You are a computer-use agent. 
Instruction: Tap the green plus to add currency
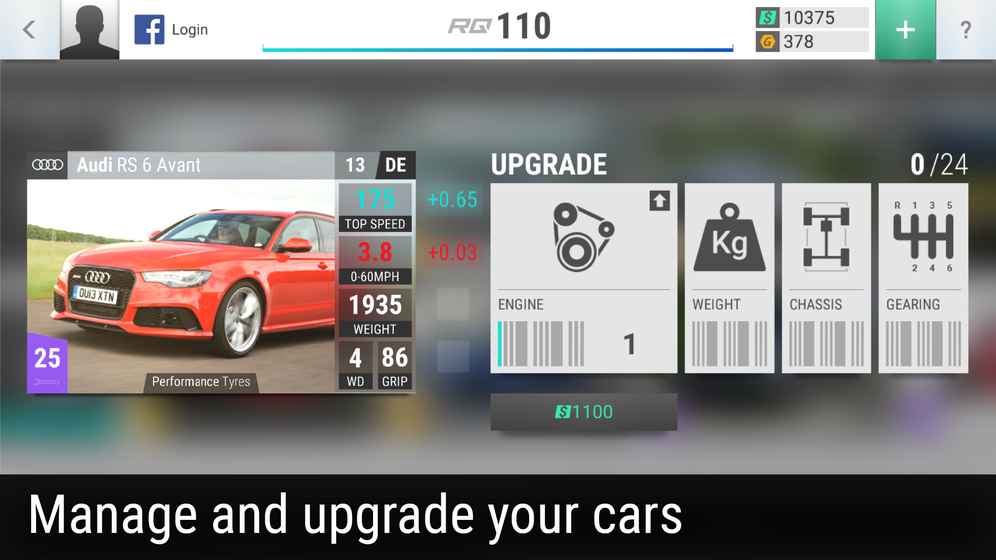(904, 30)
